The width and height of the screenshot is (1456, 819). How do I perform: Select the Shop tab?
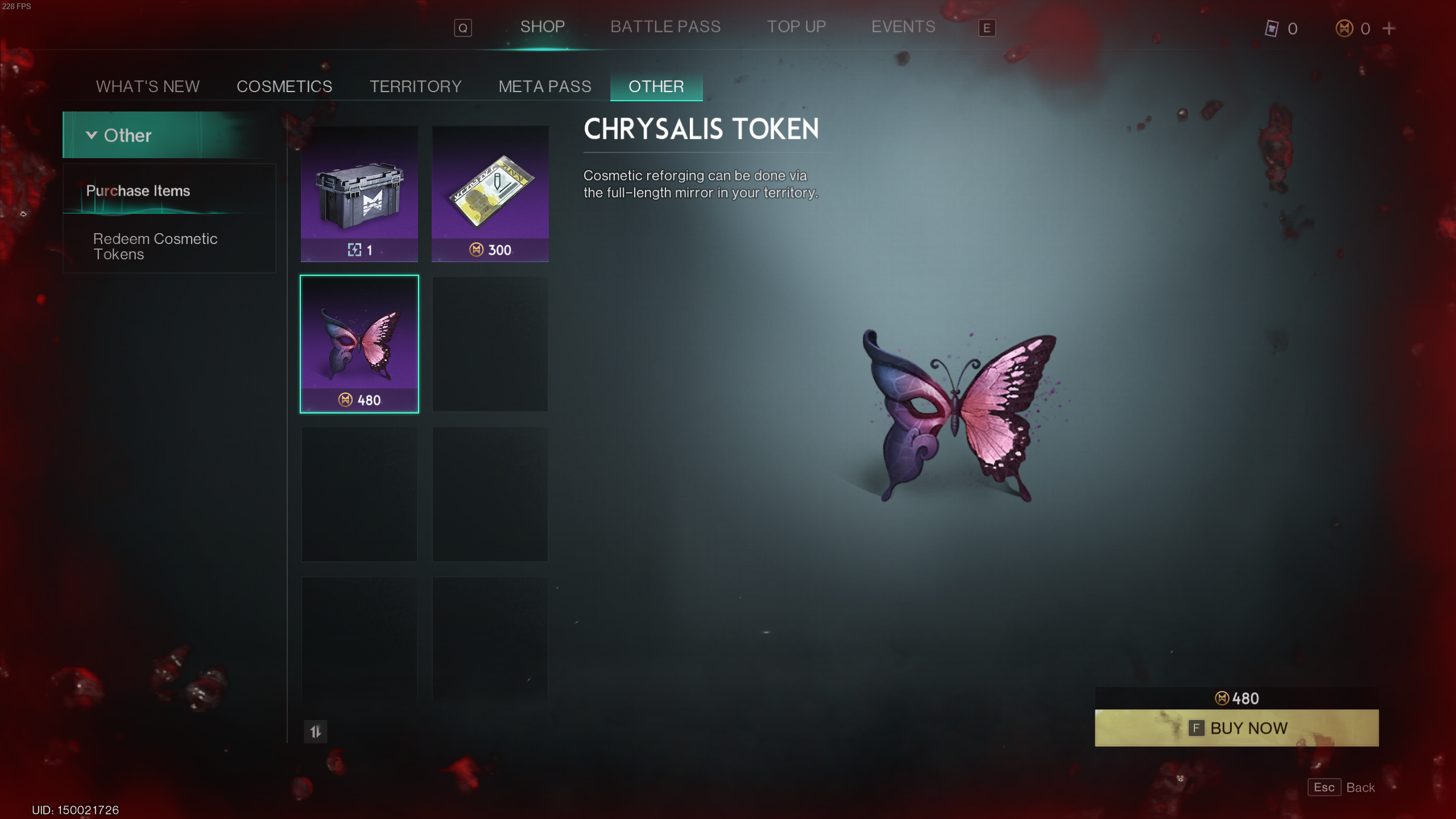pyautogui.click(x=542, y=27)
